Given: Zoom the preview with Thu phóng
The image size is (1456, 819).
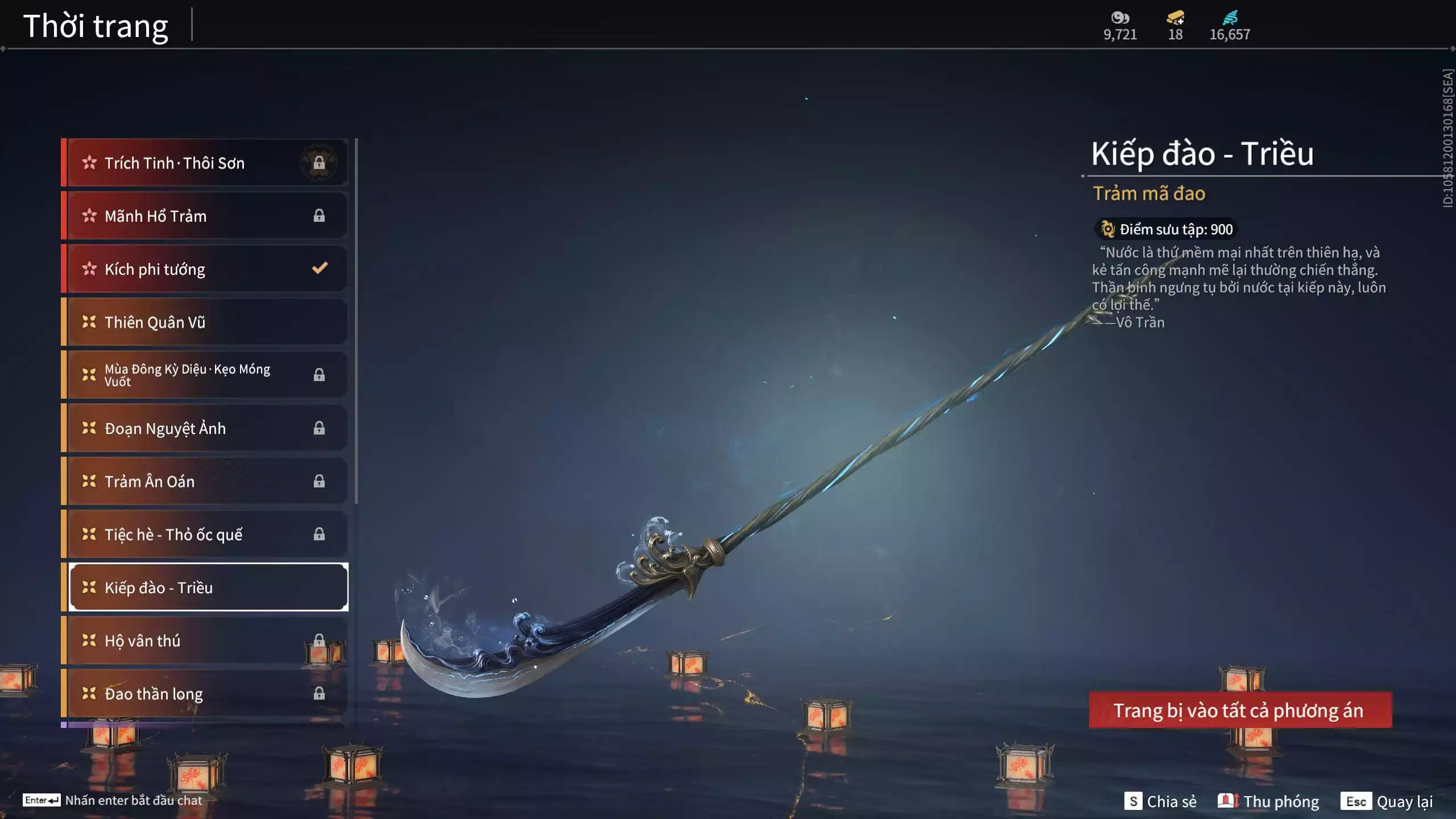Looking at the screenshot, I should 1269,801.
